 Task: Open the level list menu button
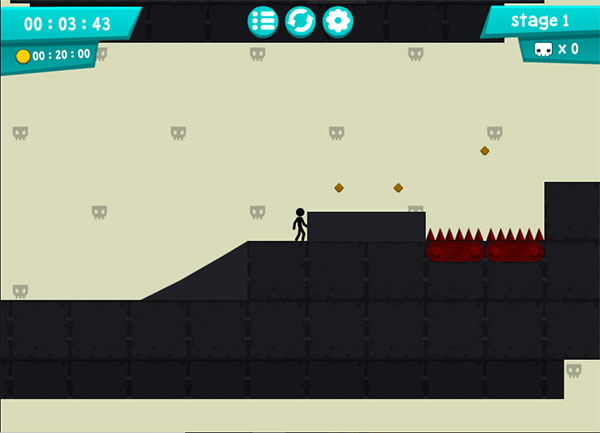[263, 21]
